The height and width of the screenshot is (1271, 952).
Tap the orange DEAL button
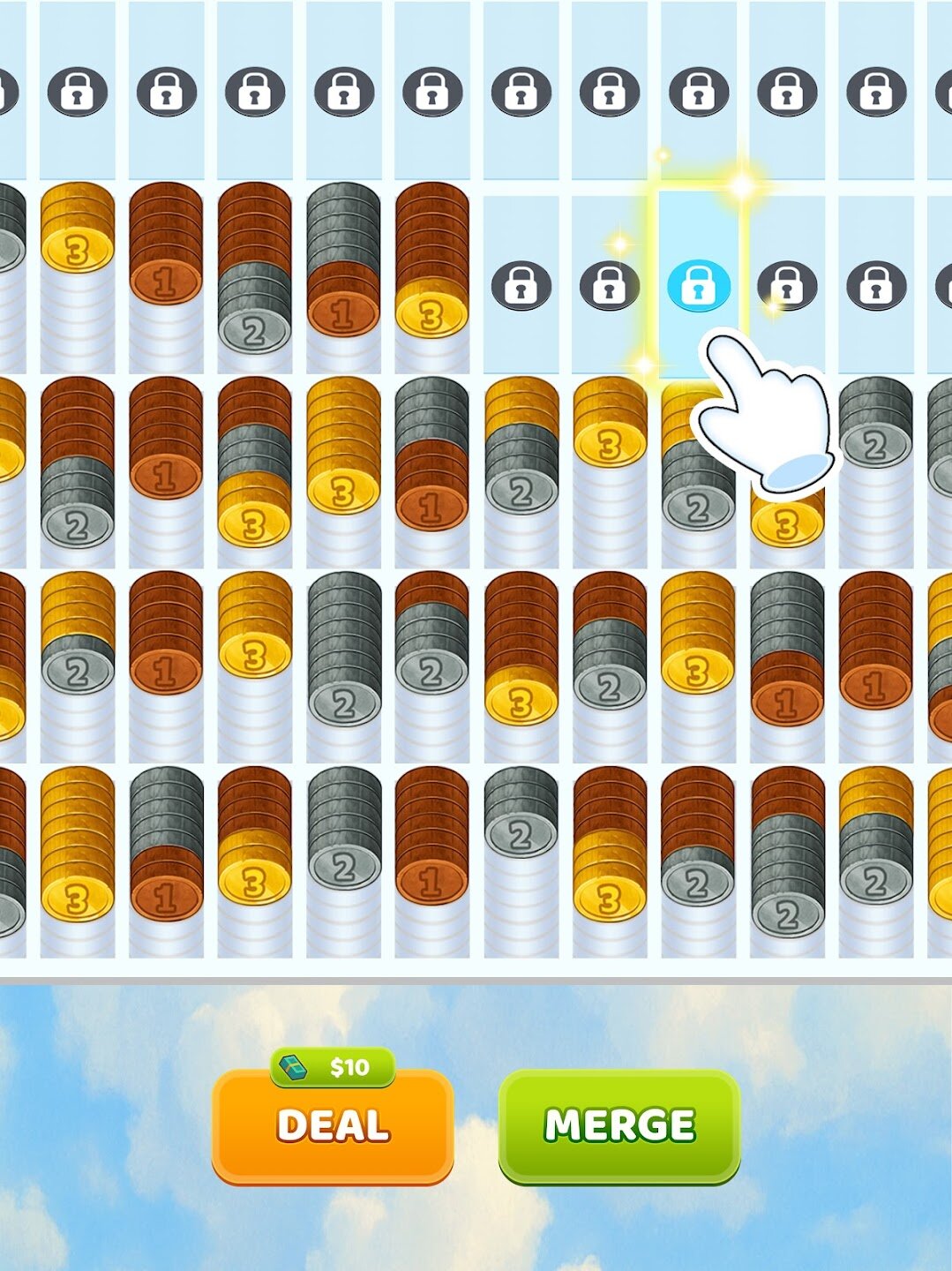click(x=333, y=1125)
